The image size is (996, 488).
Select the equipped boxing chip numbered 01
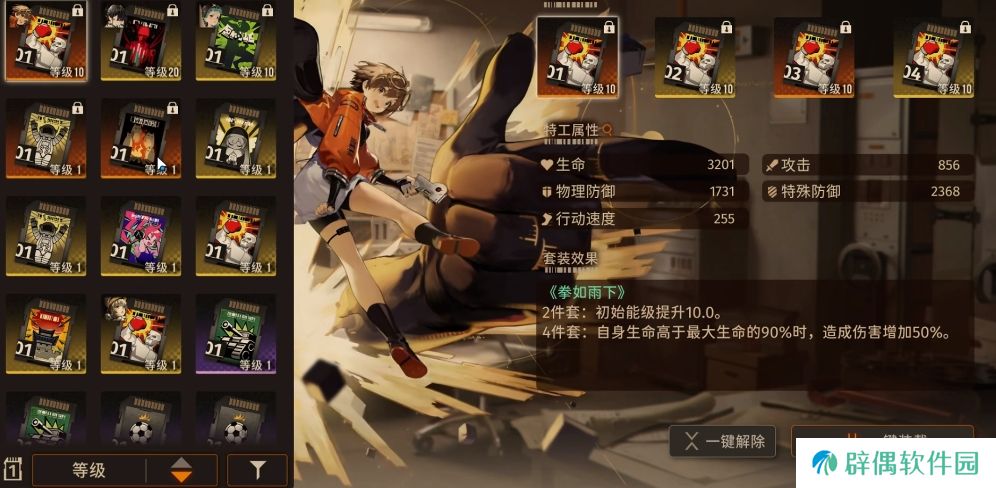pyautogui.click(x=577, y=57)
